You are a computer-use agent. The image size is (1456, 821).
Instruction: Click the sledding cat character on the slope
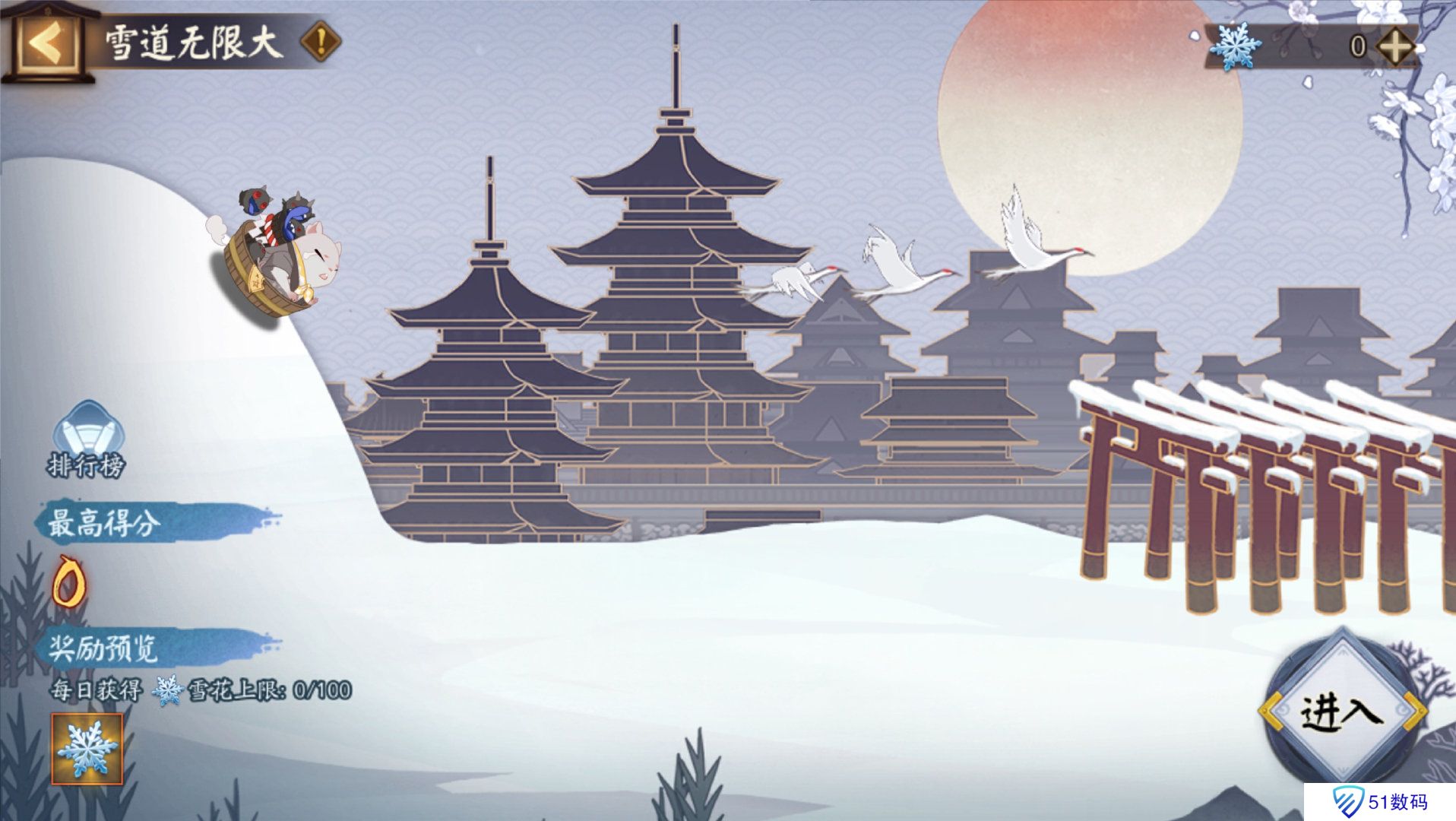click(x=285, y=251)
